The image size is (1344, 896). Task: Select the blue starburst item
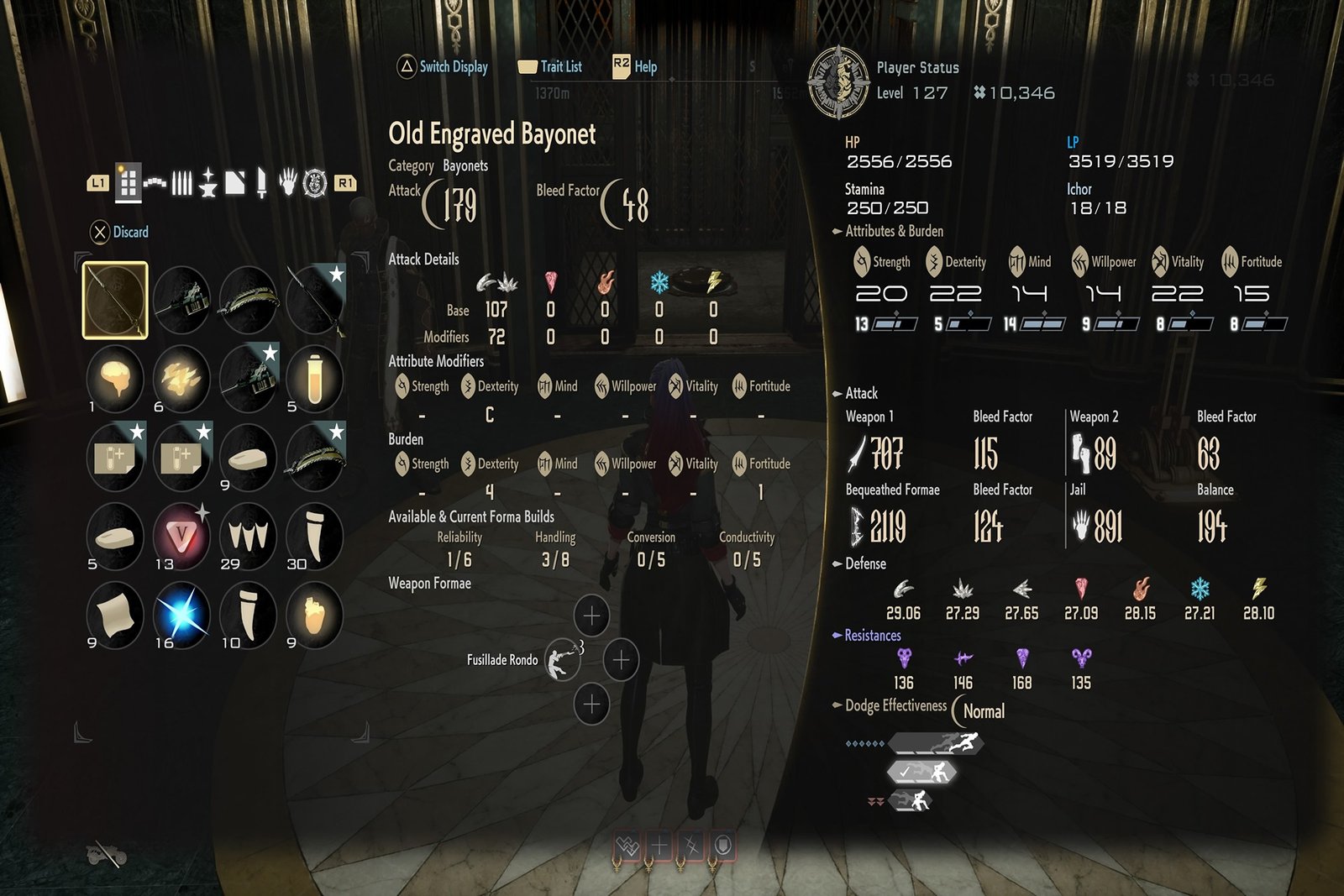click(x=181, y=615)
